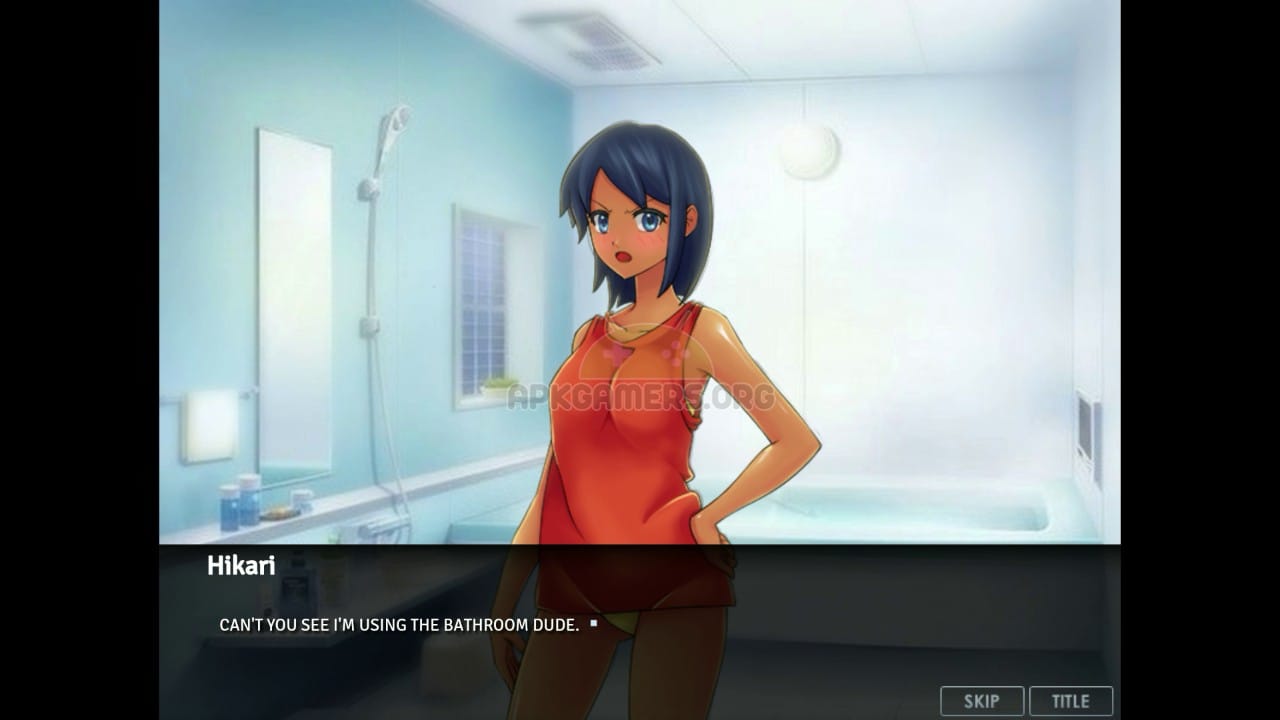Skip the dialogue with the SKIP button
This screenshot has height=720, width=1280.
tap(981, 701)
